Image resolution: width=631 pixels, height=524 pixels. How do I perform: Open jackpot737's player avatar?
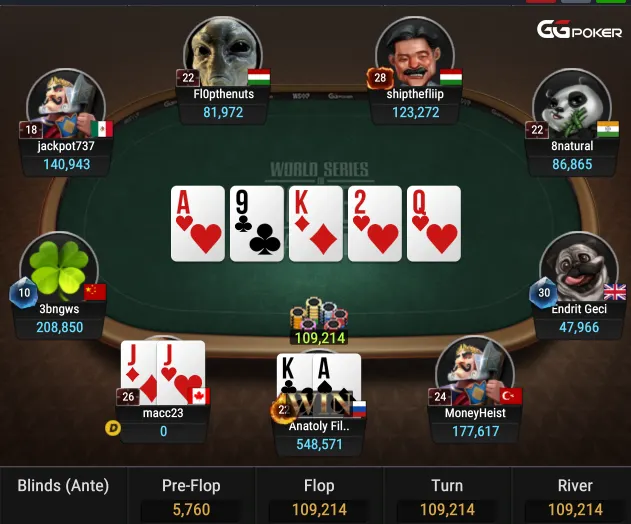65,105
